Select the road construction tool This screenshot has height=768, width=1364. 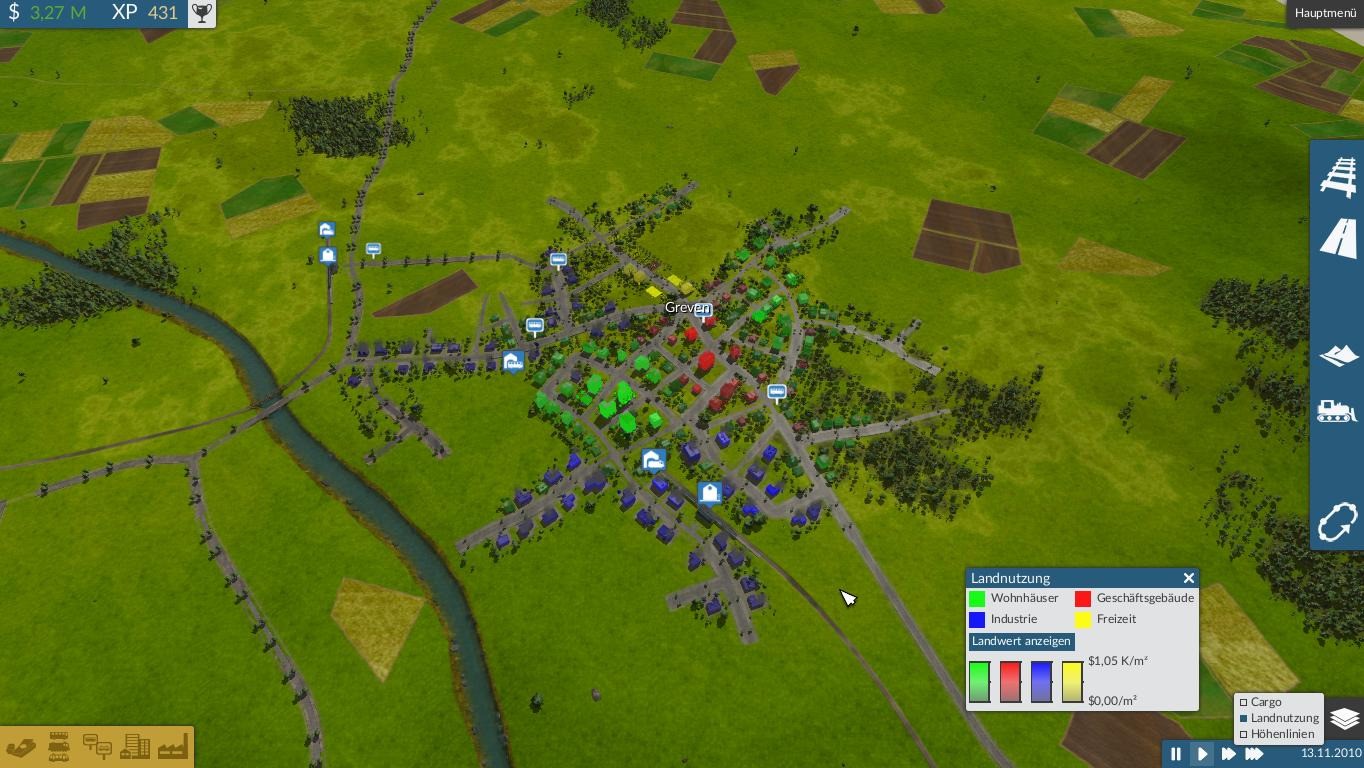pos(1338,240)
